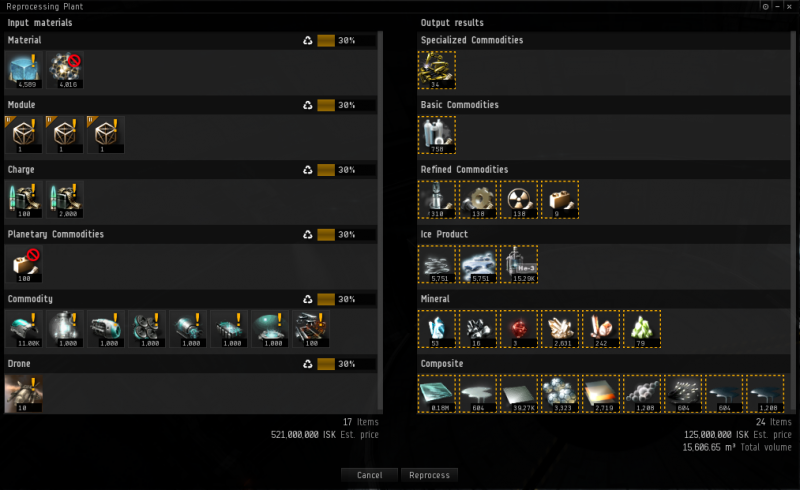800x490 pixels.
Task: Select the blue crystal mineral output
Action: click(436, 328)
